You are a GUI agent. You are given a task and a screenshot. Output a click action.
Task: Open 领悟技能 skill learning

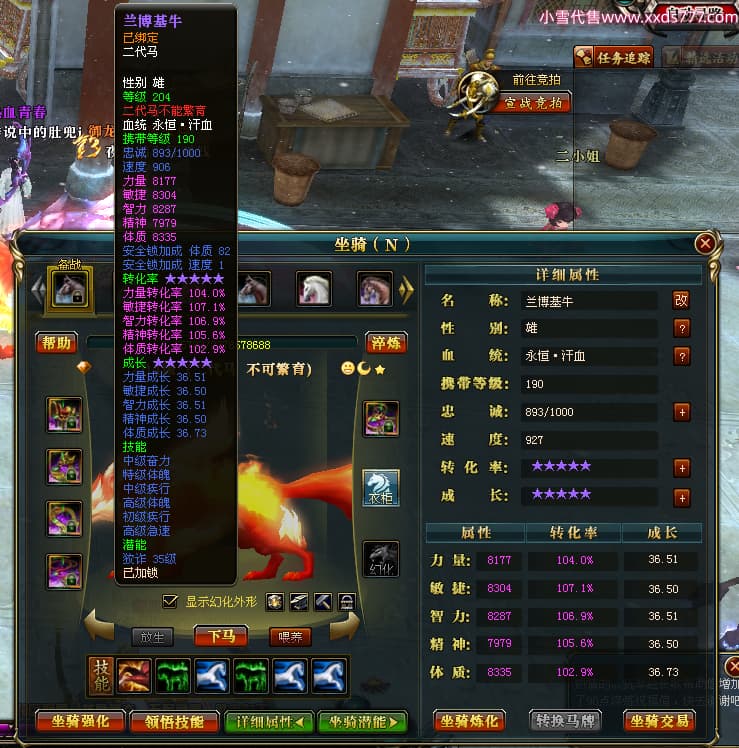(175, 721)
